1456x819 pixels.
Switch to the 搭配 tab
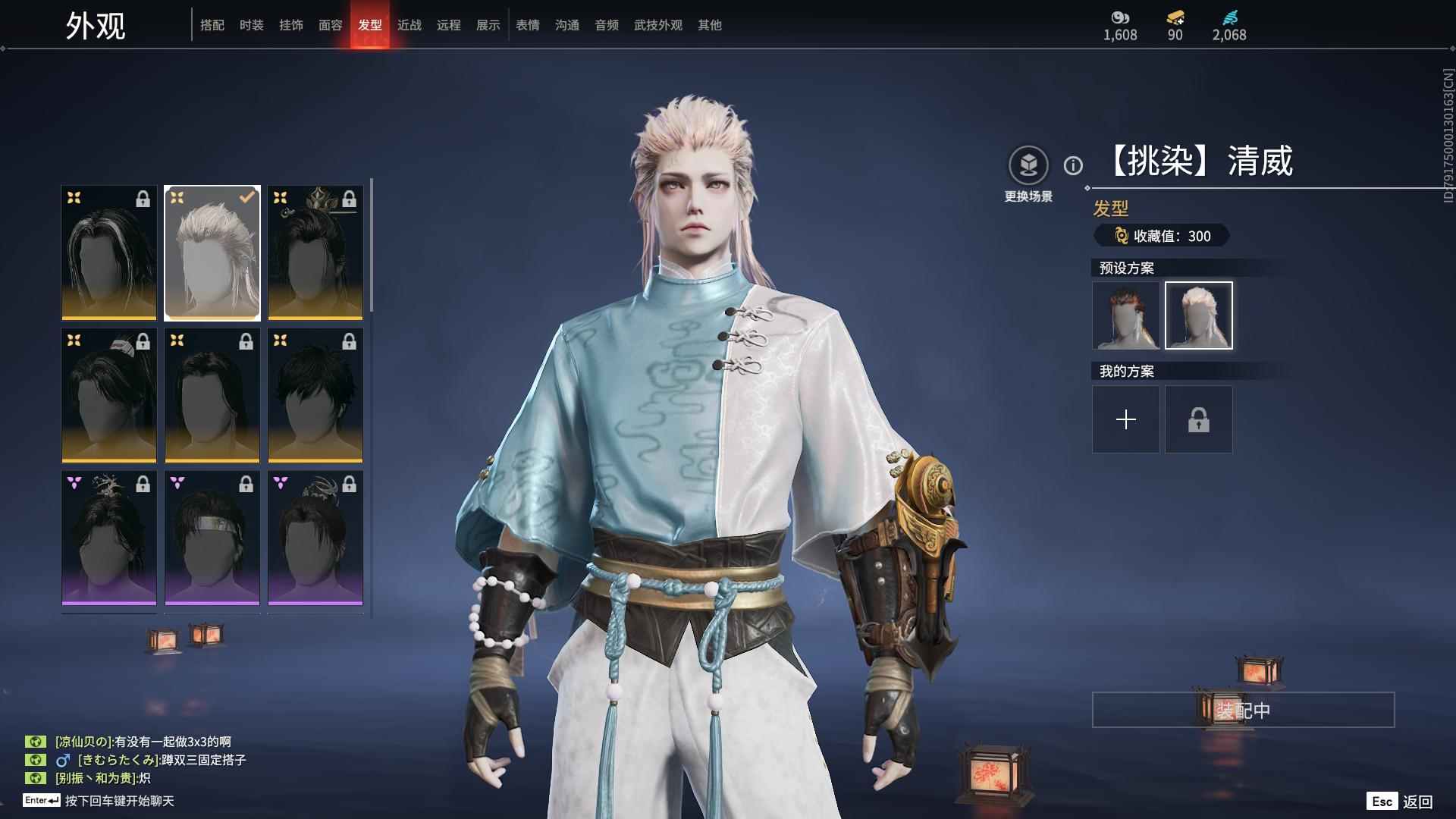pyautogui.click(x=212, y=25)
